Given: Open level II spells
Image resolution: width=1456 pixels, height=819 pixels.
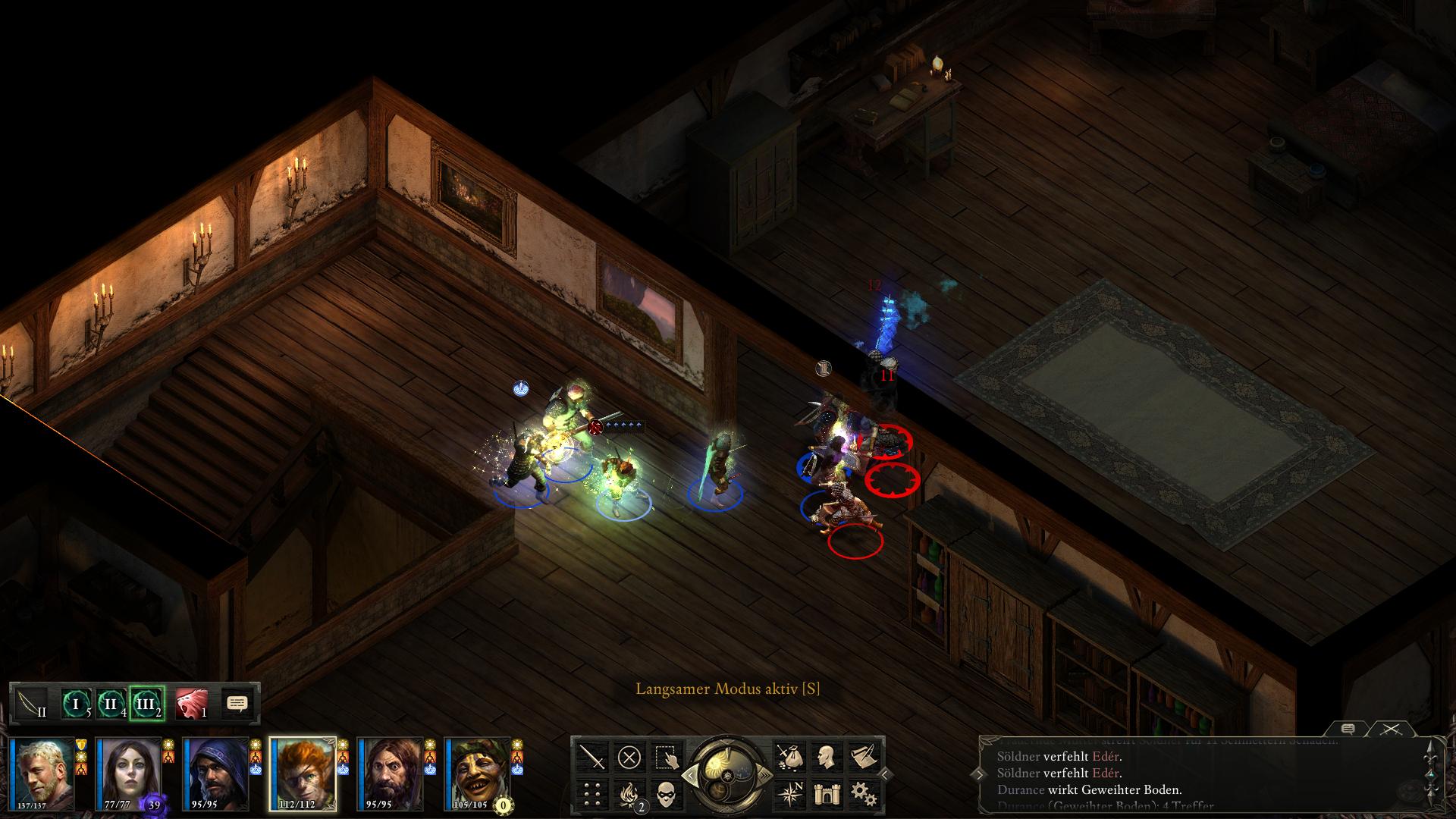Looking at the screenshot, I should tap(111, 704).
